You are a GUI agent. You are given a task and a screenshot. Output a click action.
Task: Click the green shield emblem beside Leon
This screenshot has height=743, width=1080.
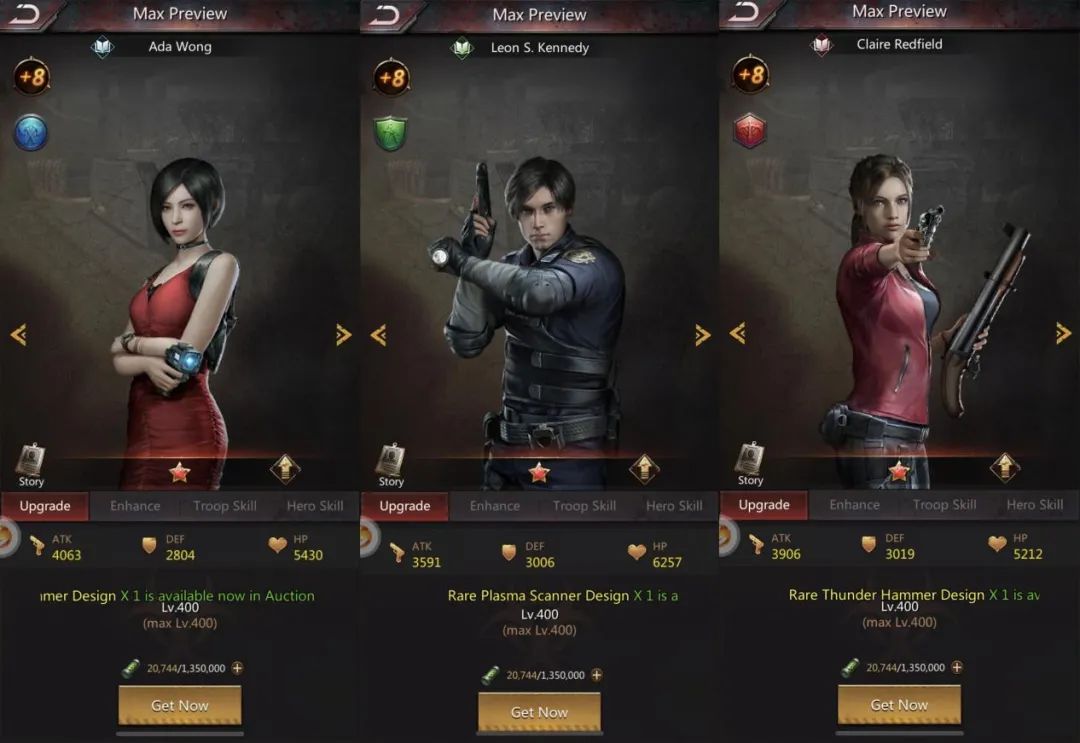click(x=391, y=134)
